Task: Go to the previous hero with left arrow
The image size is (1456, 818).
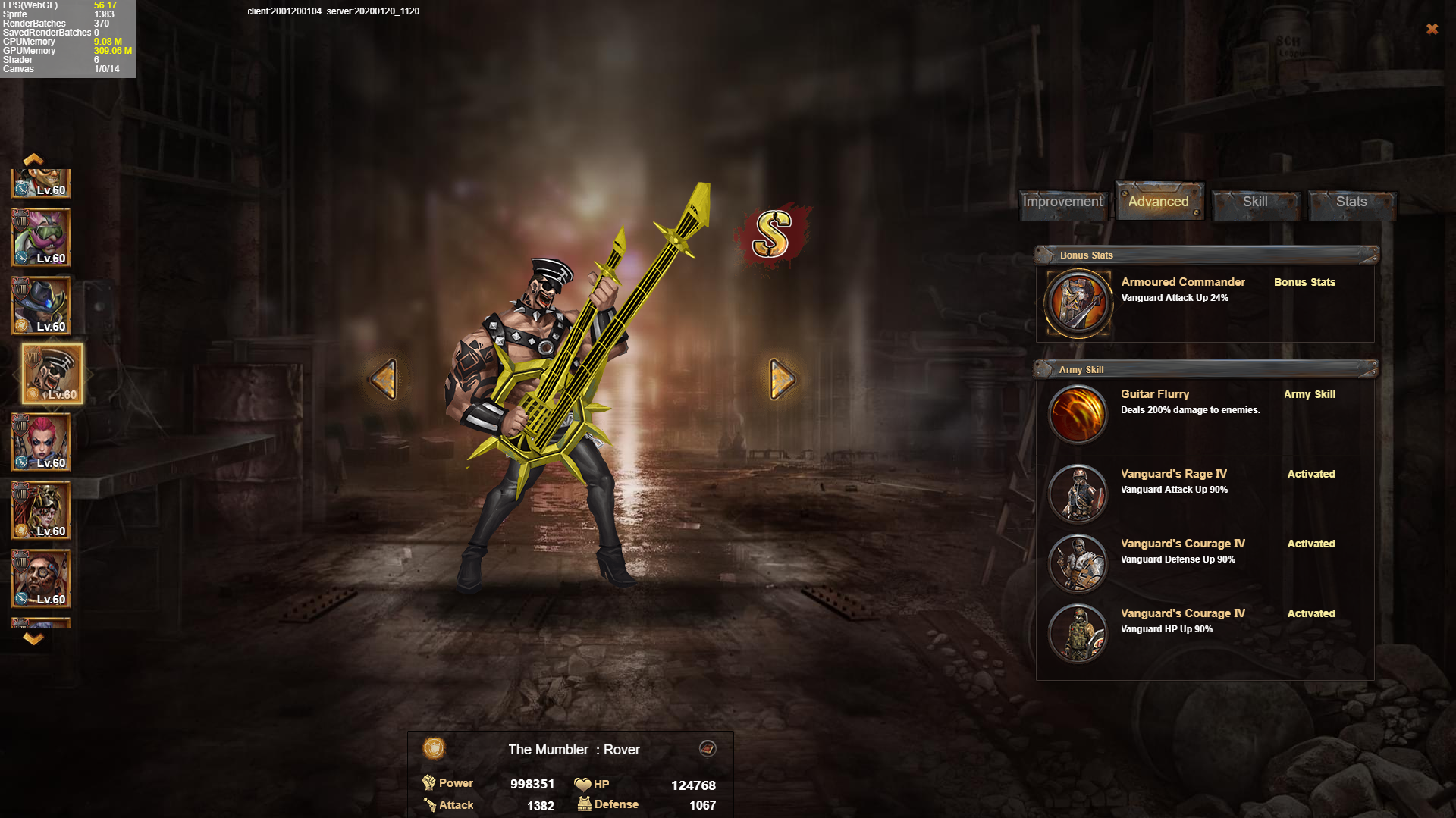Action: [x=384, y=378]
